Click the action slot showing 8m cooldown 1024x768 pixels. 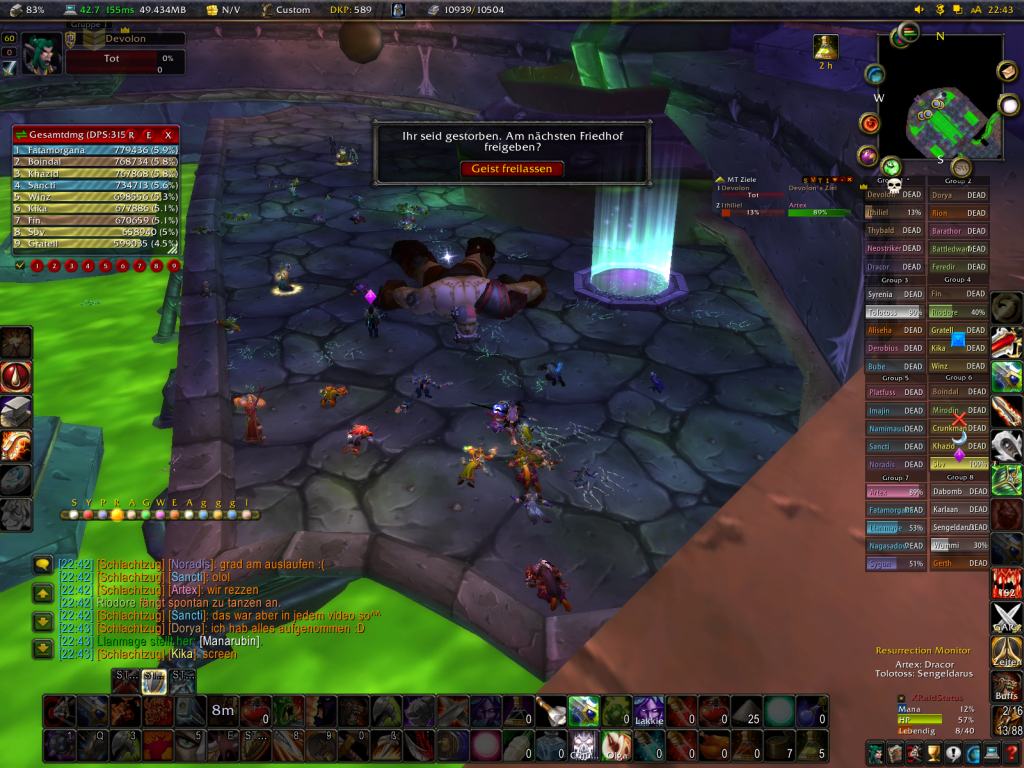click(223, 711)
